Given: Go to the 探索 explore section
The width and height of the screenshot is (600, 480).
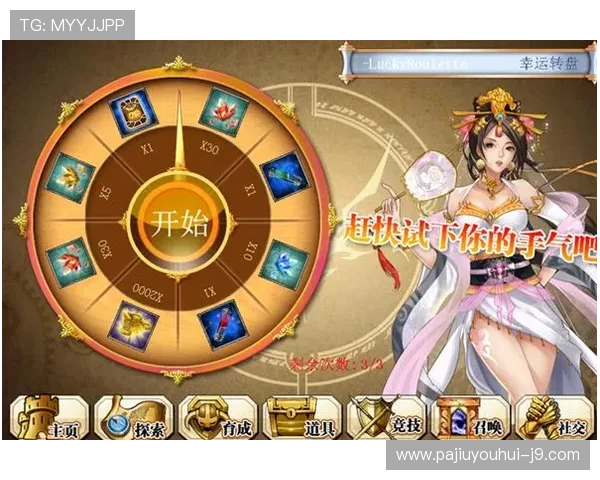Looking at the screenshot, I should [x=134, y=418].
